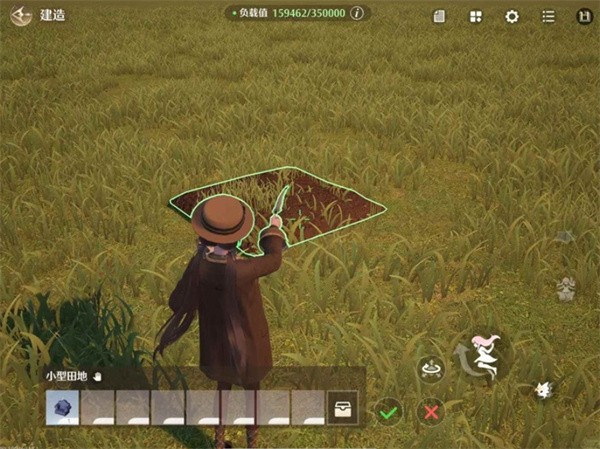
Task: Click the save icon at top right
Action: click(x=584, y=16)
